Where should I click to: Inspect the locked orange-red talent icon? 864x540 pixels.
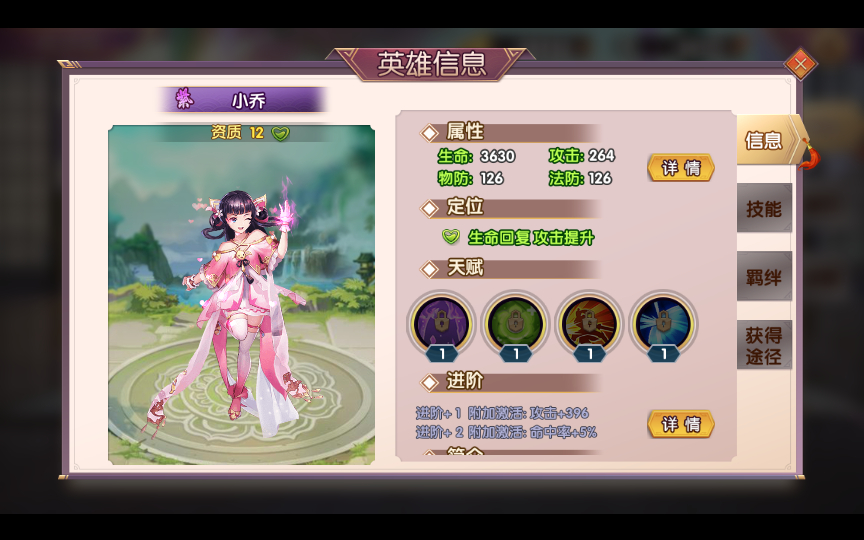tap(590, 323)
